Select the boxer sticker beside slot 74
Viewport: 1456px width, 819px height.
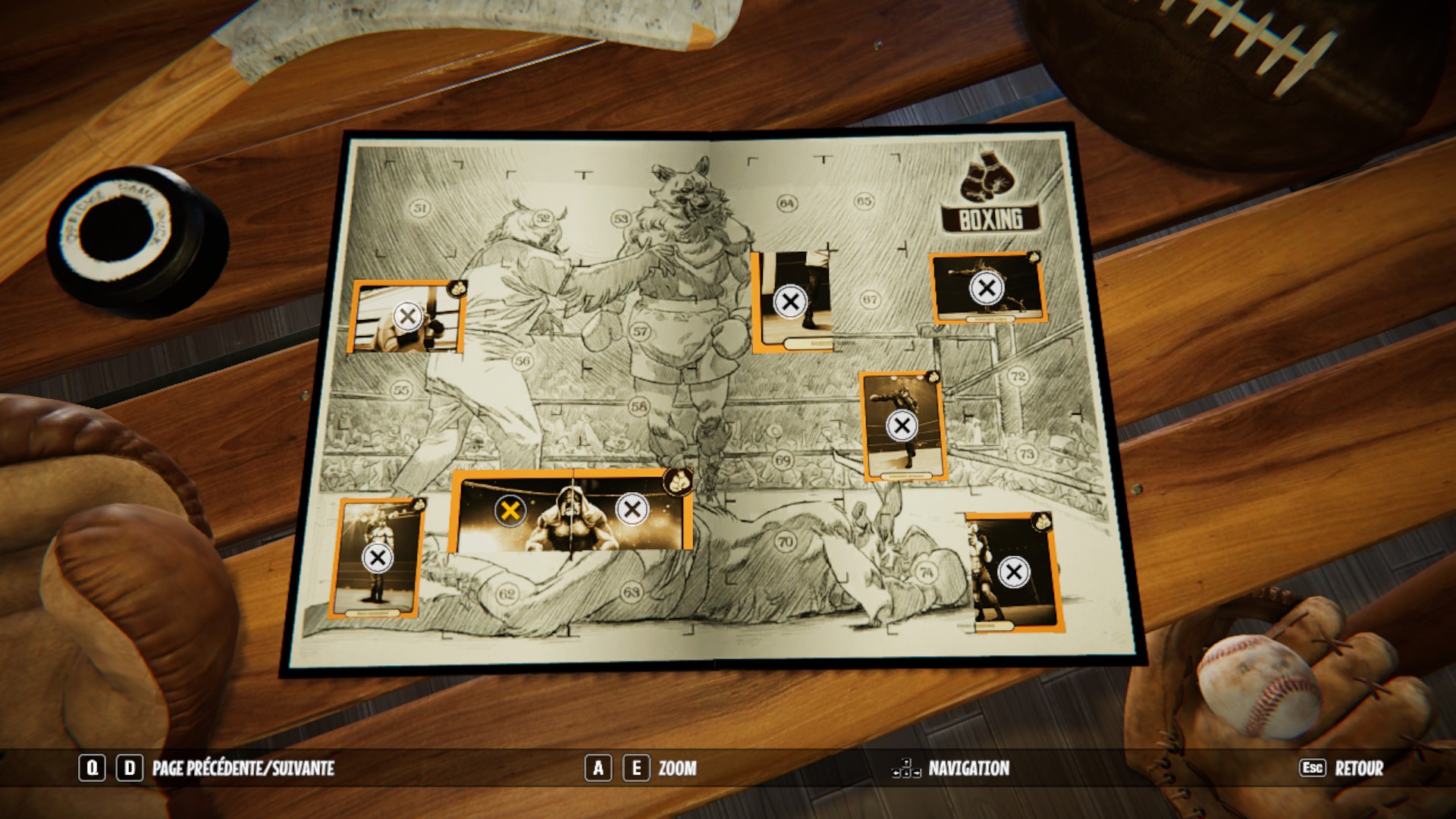pos(1013,573)
